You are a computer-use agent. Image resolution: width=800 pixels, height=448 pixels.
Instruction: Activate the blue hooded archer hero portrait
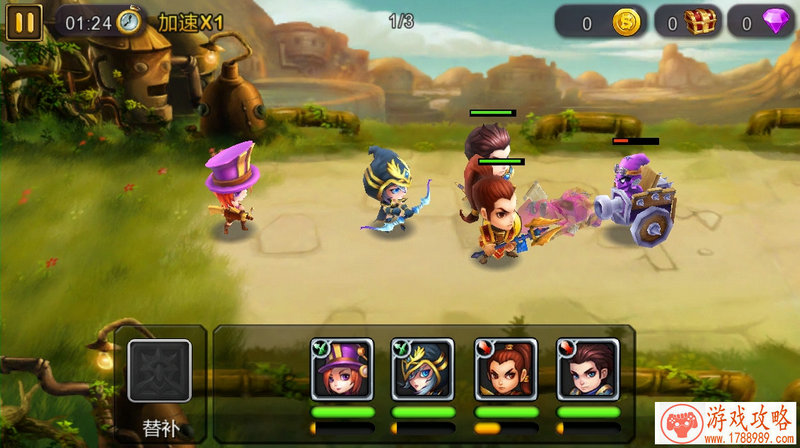423,370
